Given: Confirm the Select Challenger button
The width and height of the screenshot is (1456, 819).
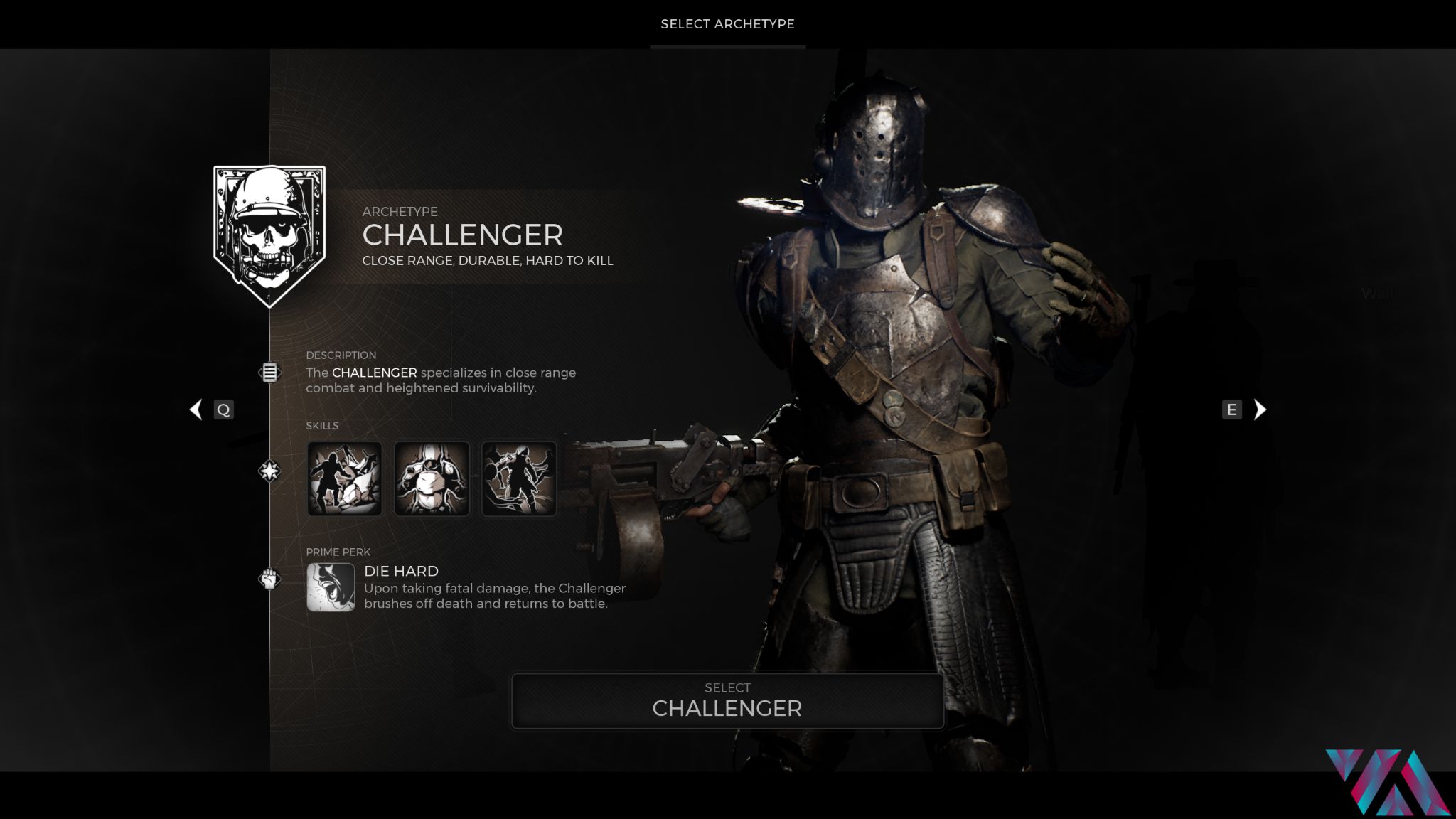Looking at the screenshot, I should tap(727, 701).
